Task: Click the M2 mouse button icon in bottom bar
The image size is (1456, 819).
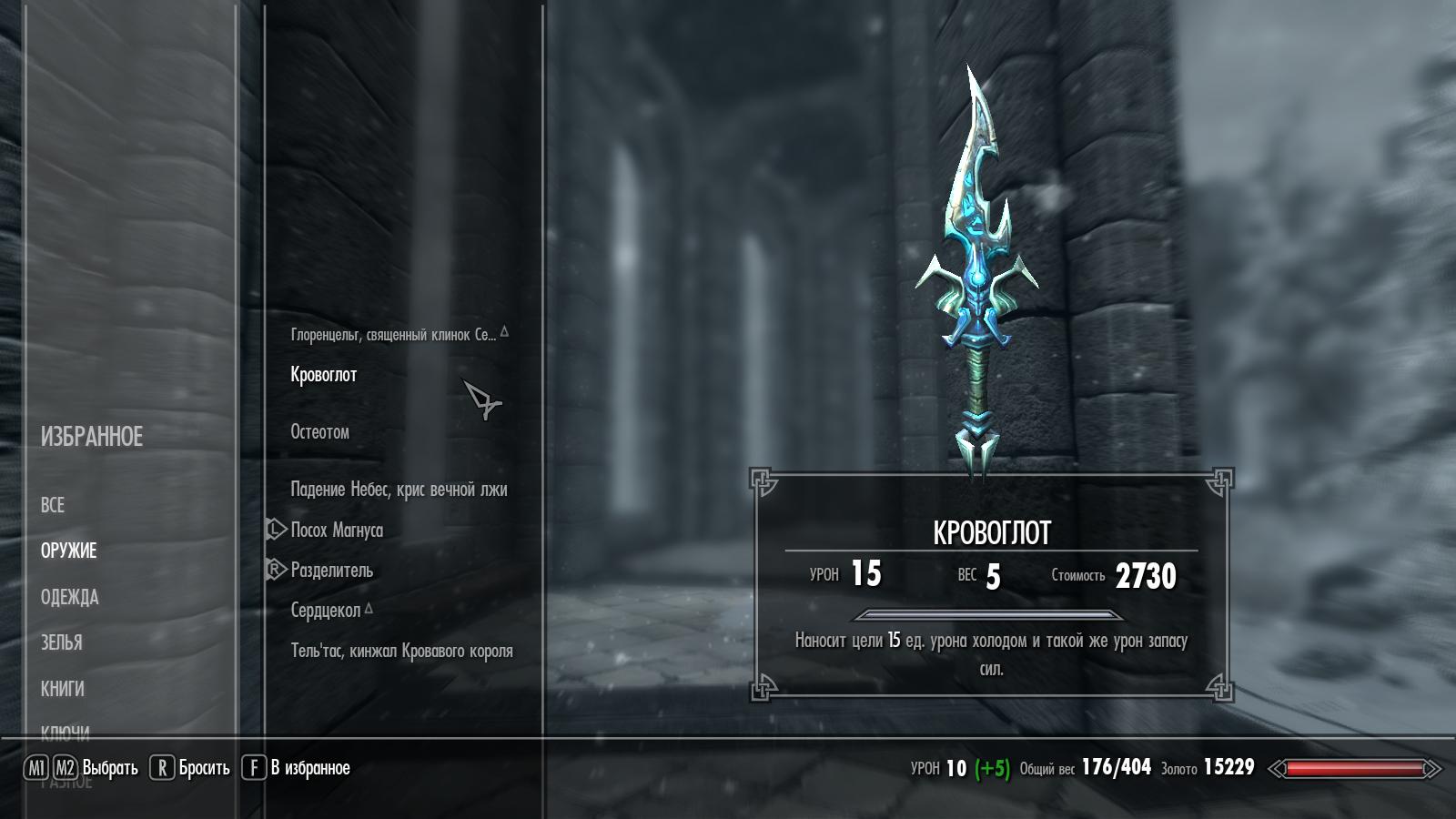Action: coord(63,767)
